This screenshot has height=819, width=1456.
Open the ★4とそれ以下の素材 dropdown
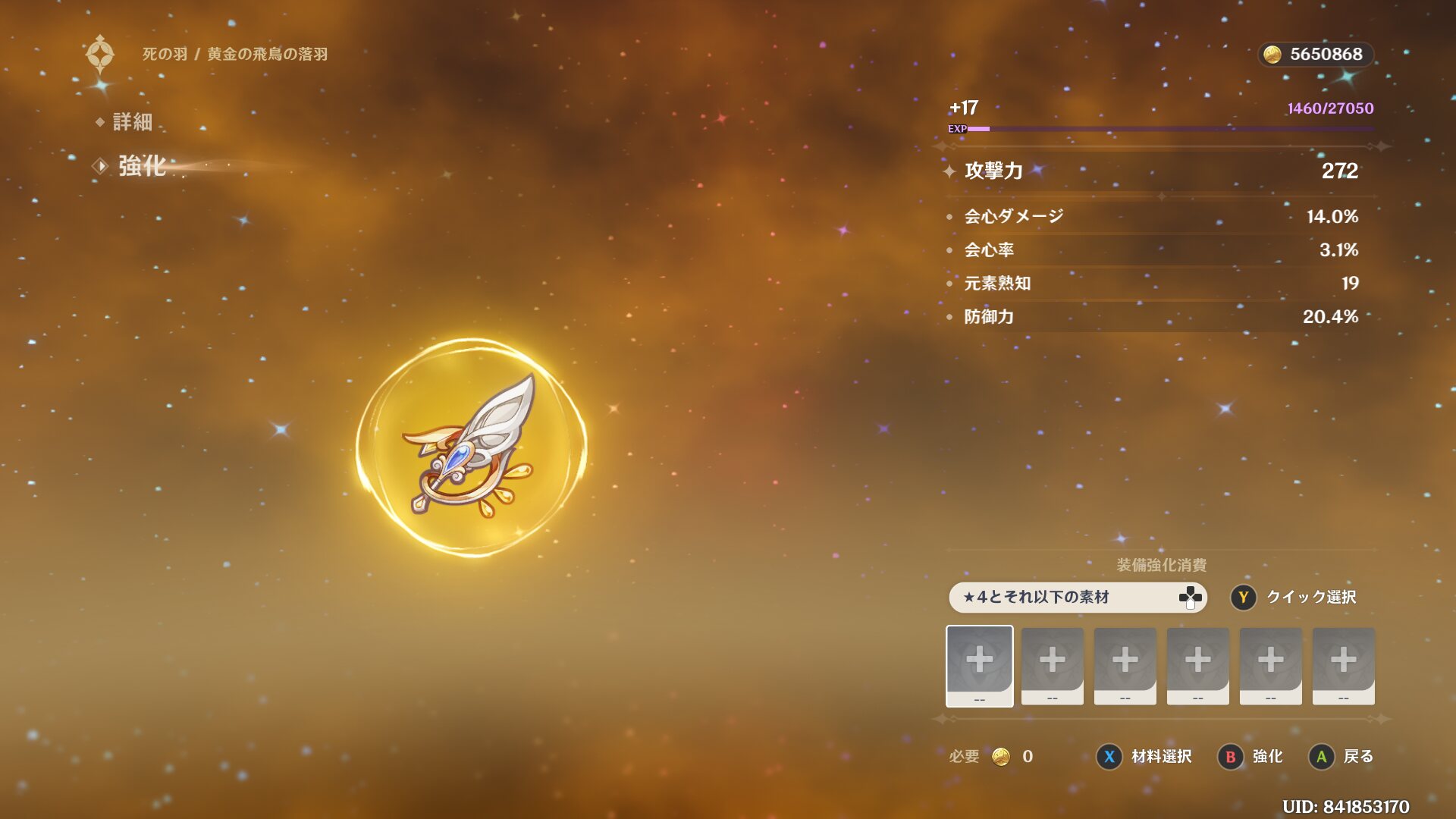coord(1077,597)
